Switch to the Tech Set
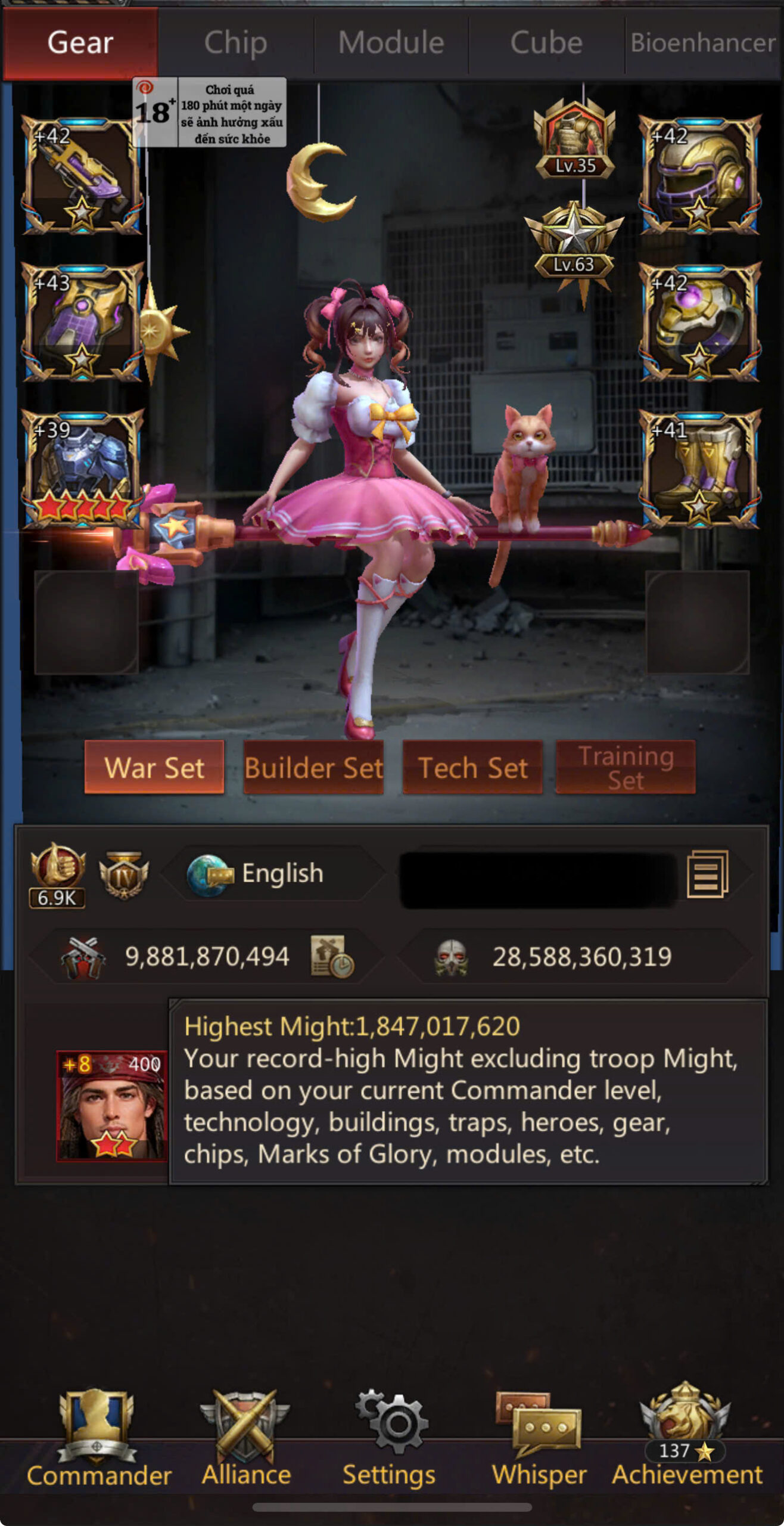 (x=472, y=767)
